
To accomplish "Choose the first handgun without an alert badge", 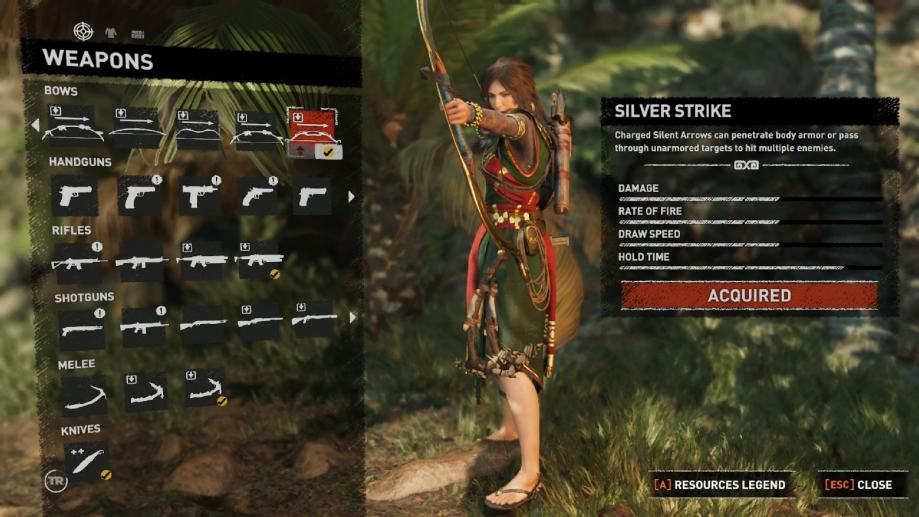I will pos(74,196).
